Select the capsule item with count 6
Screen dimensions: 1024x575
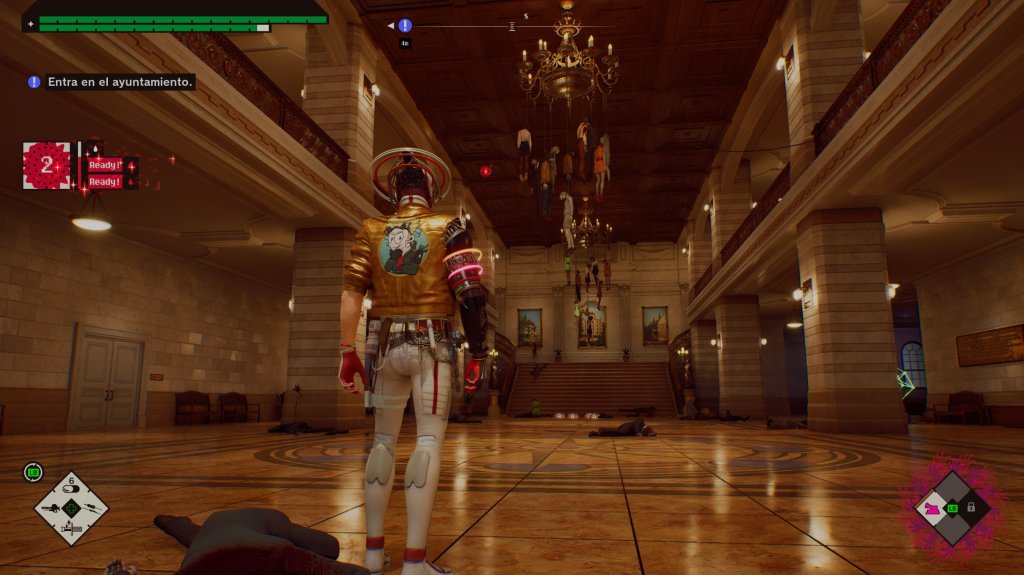click(x=71, y=488)
